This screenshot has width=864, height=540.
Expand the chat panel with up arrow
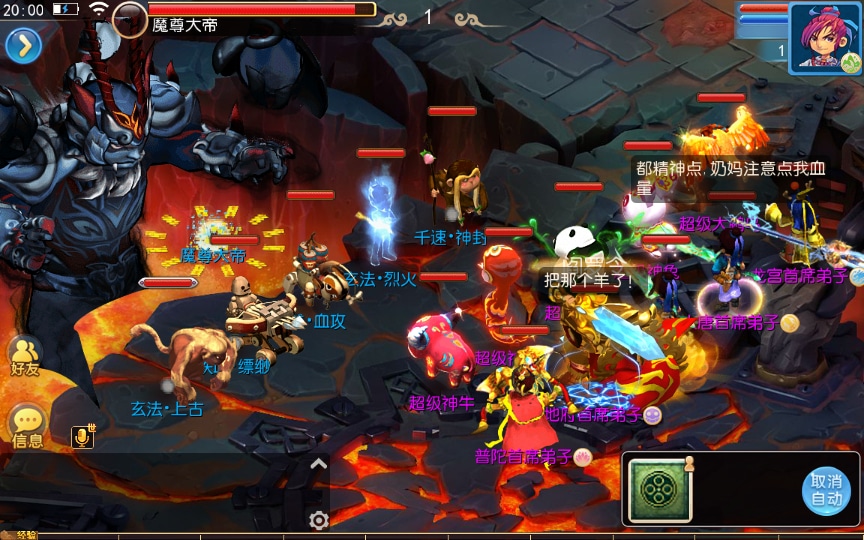tap(319, 463)
